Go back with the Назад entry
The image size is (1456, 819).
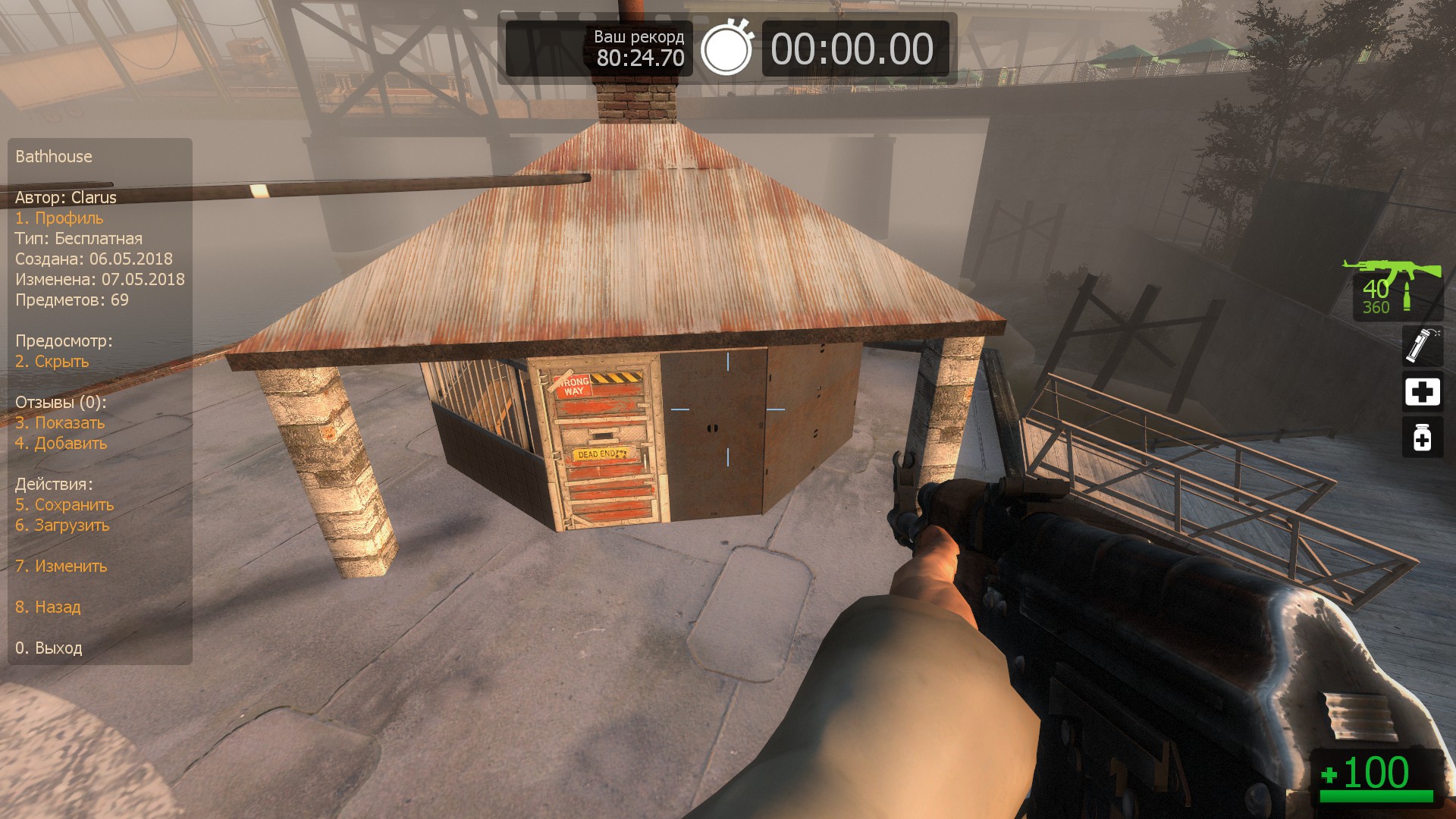48,607
